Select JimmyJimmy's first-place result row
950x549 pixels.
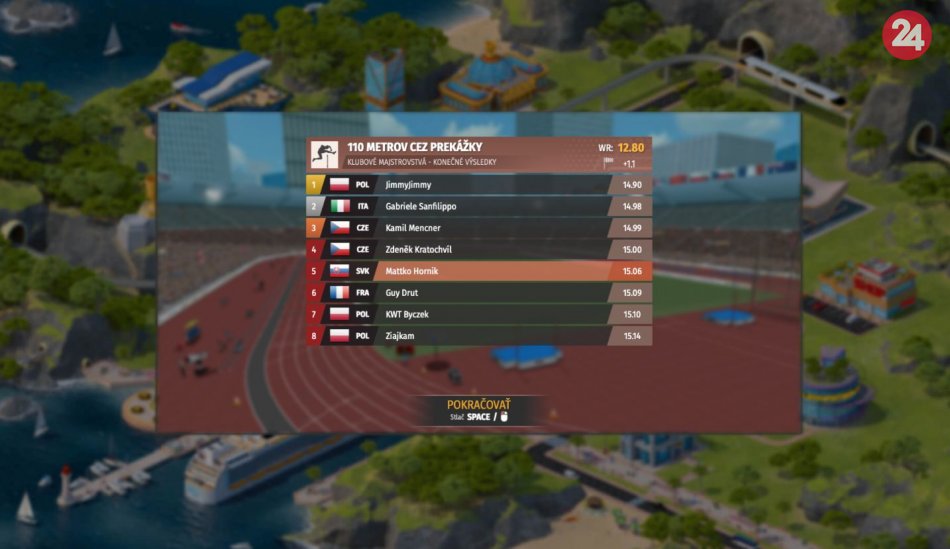coord(480,185)
